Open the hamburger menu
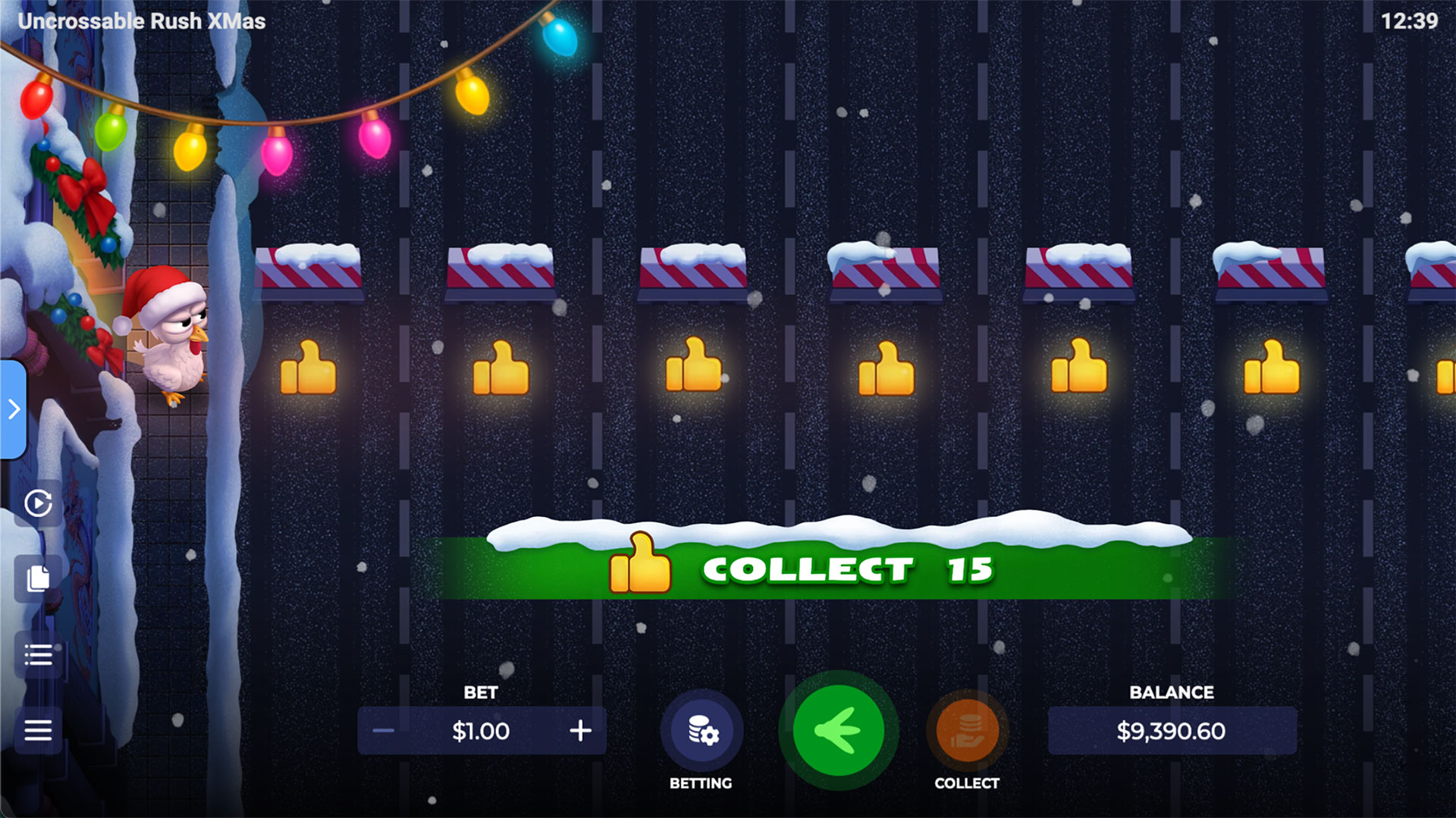The width and height of the screenshot is (1456, 818). 38,730
